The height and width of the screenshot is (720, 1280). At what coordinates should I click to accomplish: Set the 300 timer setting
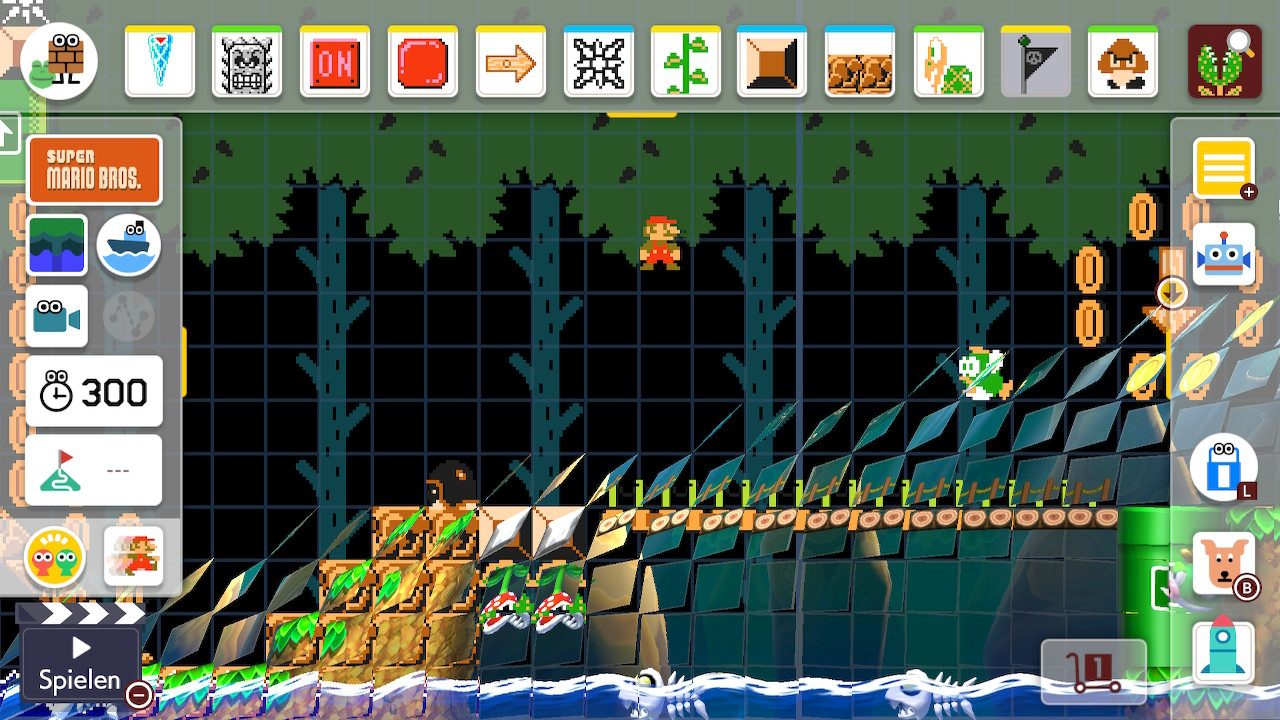coord(94,392)
